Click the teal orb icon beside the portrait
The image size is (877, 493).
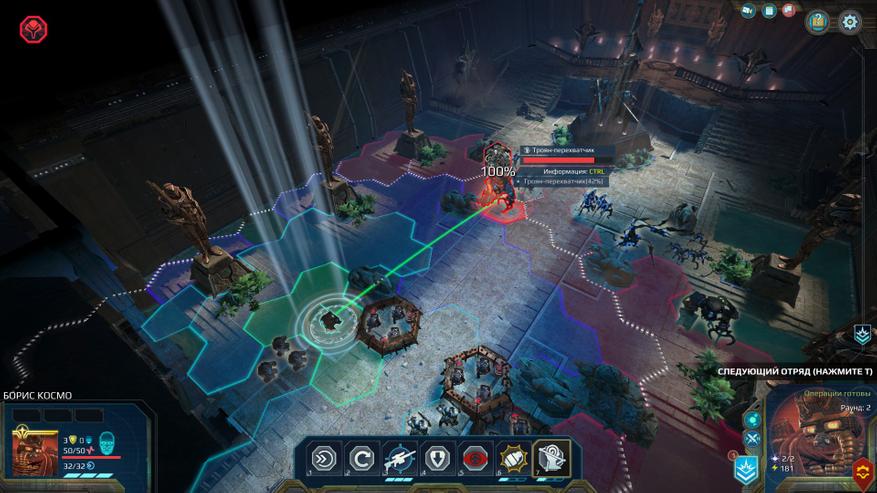tap(752, 420)
